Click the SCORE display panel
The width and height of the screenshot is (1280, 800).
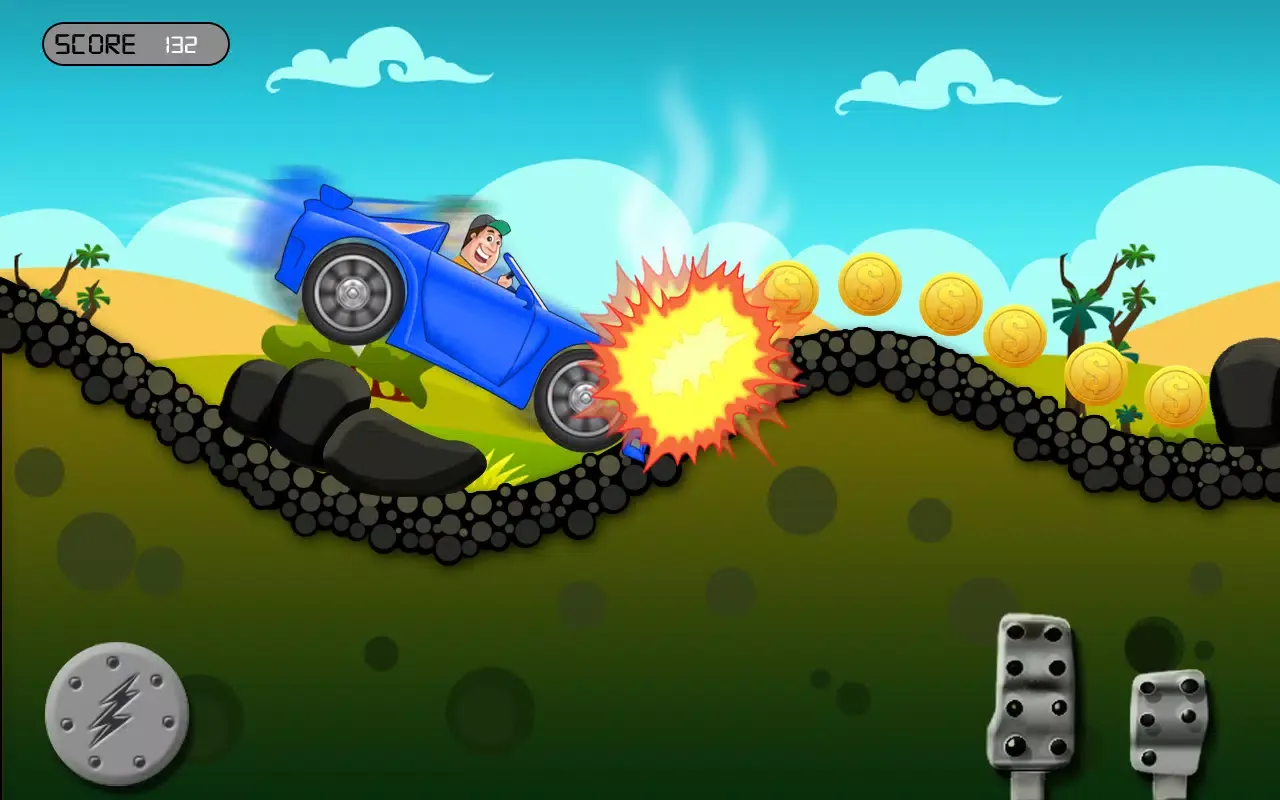tap(135, 44)
